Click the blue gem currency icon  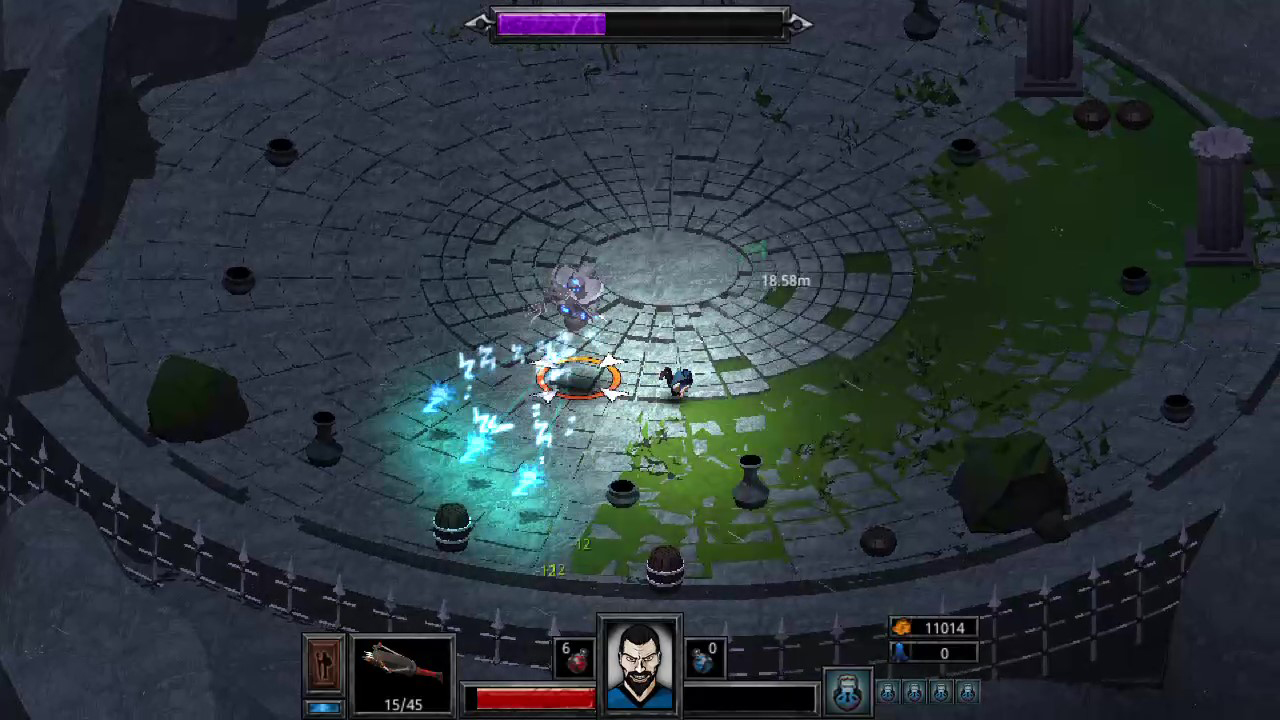pyautogui.click(x=899, y=652)
